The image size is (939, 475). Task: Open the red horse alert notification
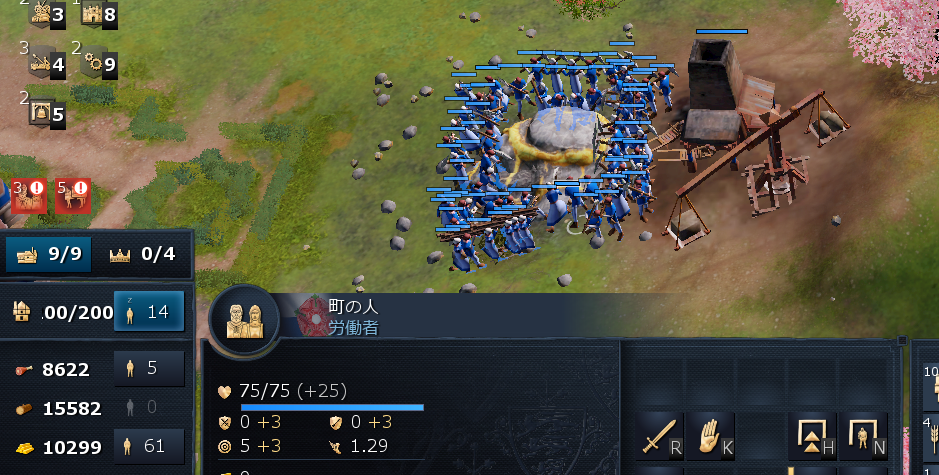pos(73,194)
